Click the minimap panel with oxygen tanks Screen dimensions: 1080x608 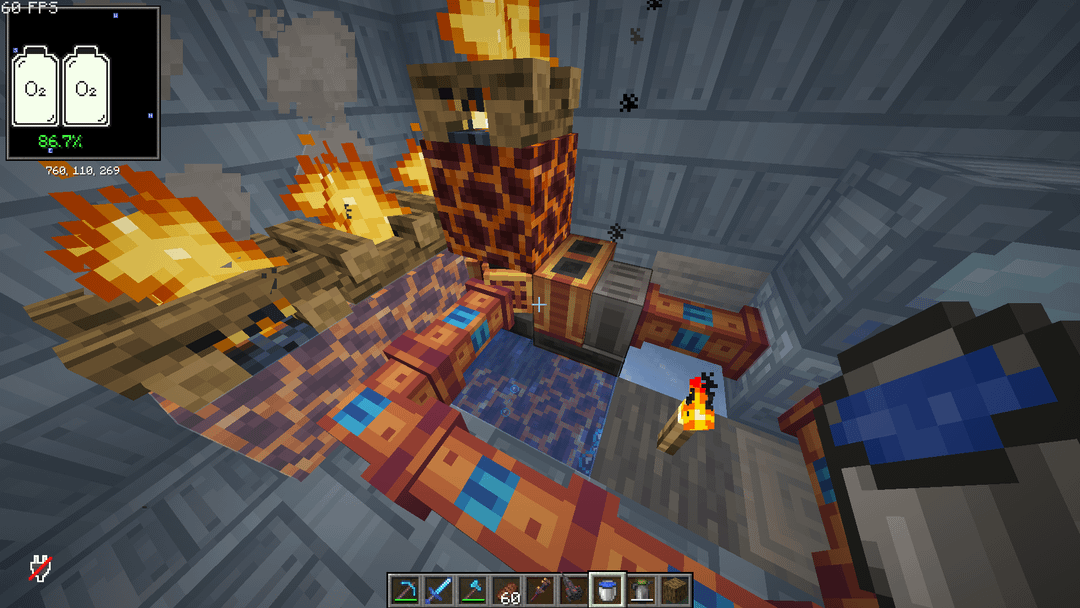coord(83,83)
